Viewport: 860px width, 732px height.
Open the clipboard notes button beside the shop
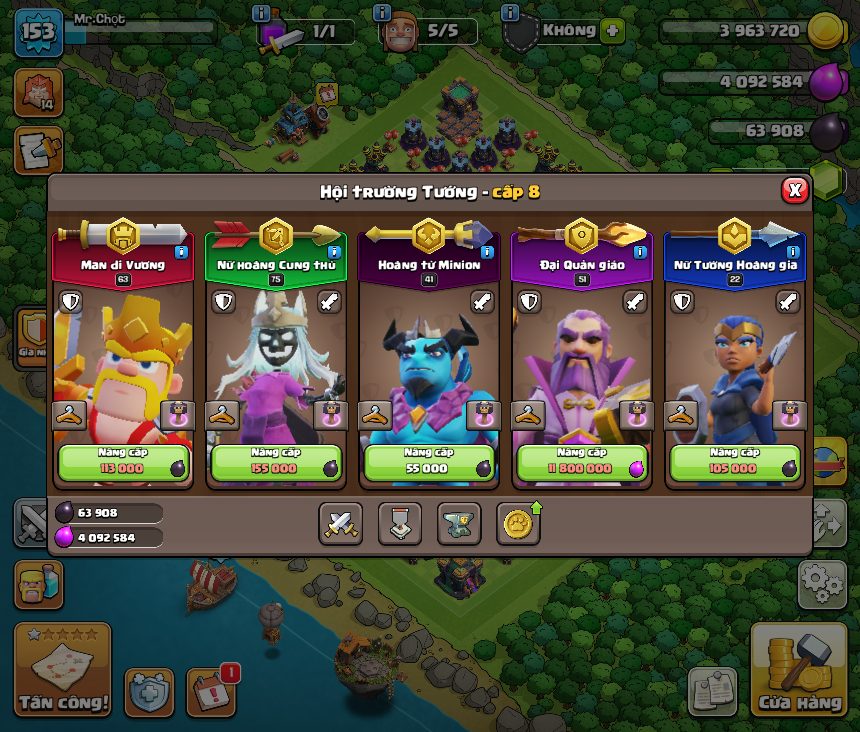coord(712,691)
